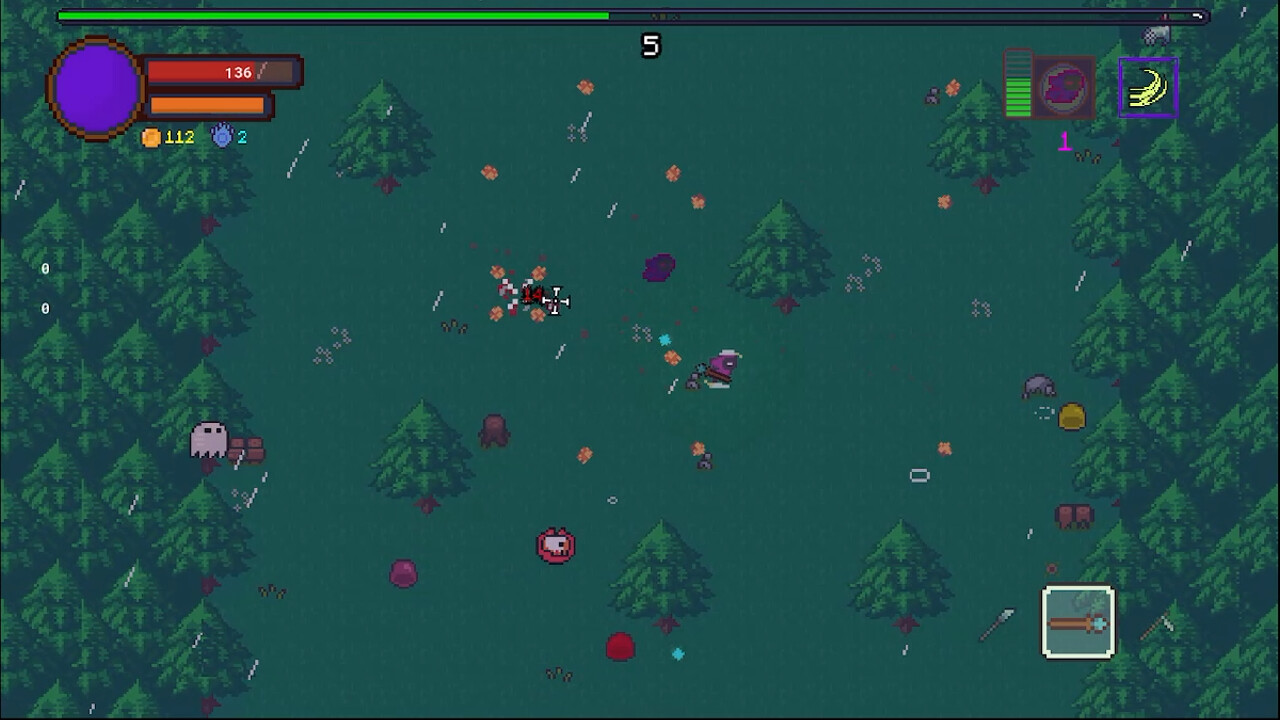1280x720 pixels.
Task: Click the health value showing 136
Action: tap(237, 72)
